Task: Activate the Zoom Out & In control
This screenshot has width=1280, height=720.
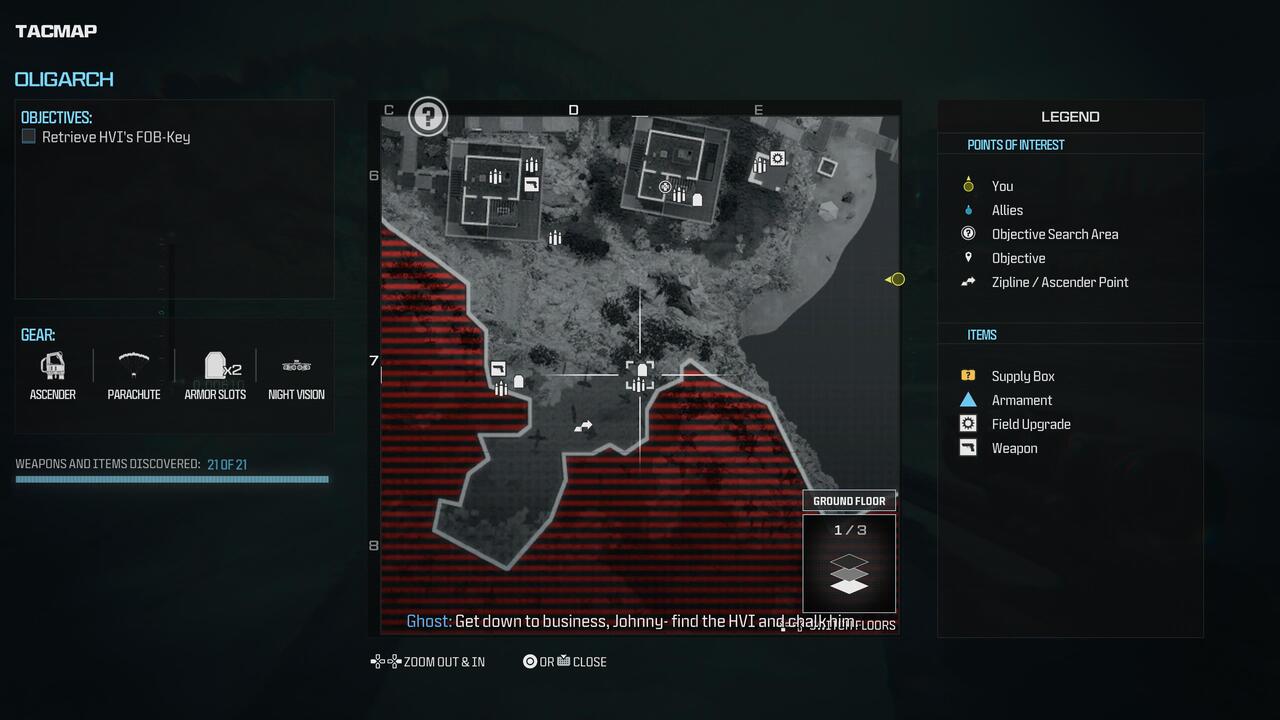Action: [428, 661]
